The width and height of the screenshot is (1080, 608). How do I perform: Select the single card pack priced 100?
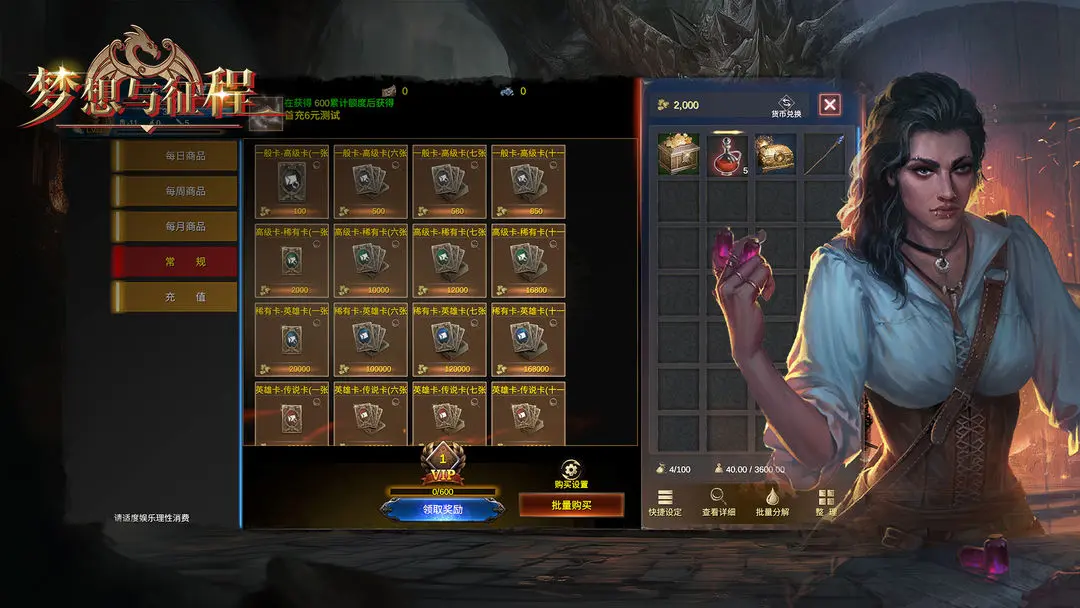pos(291,182)
